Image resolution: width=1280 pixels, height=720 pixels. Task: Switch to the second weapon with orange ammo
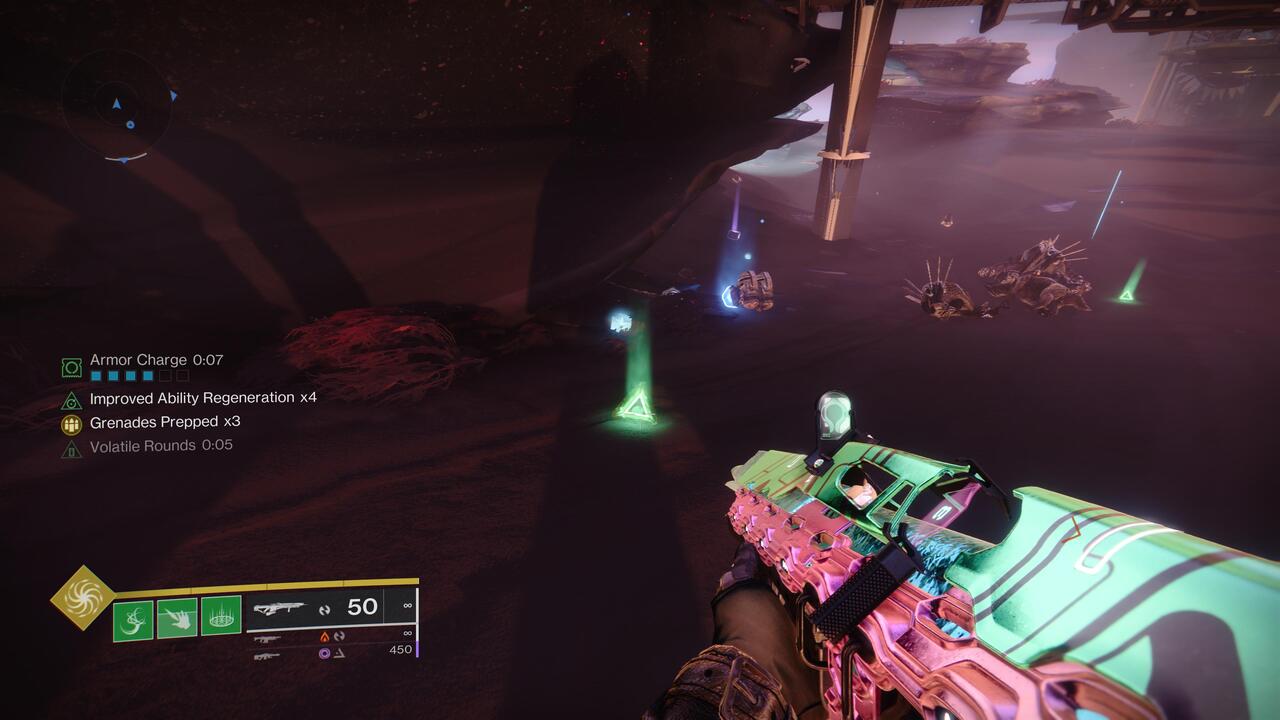click(x=267, y=637)
